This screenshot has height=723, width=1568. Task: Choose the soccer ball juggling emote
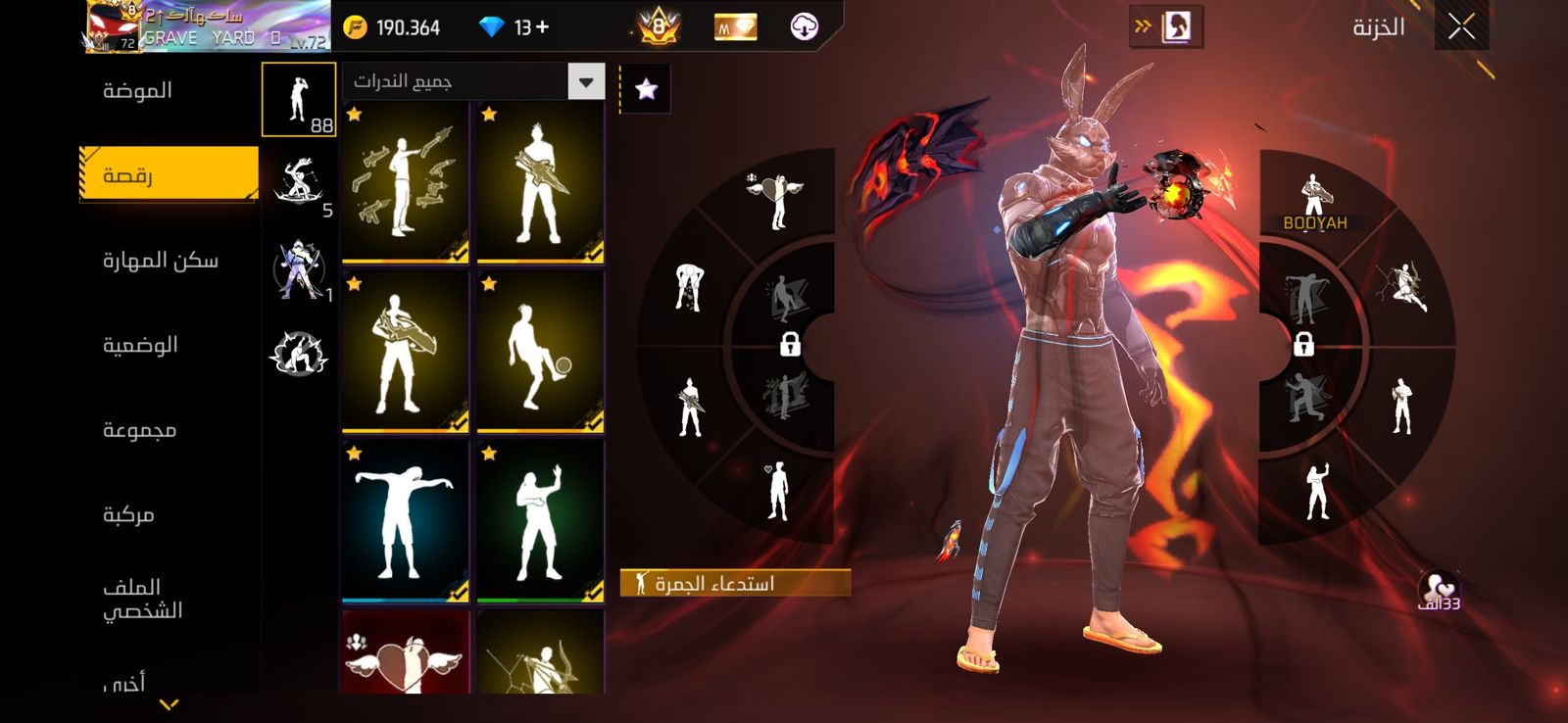[x=540, y=352]
